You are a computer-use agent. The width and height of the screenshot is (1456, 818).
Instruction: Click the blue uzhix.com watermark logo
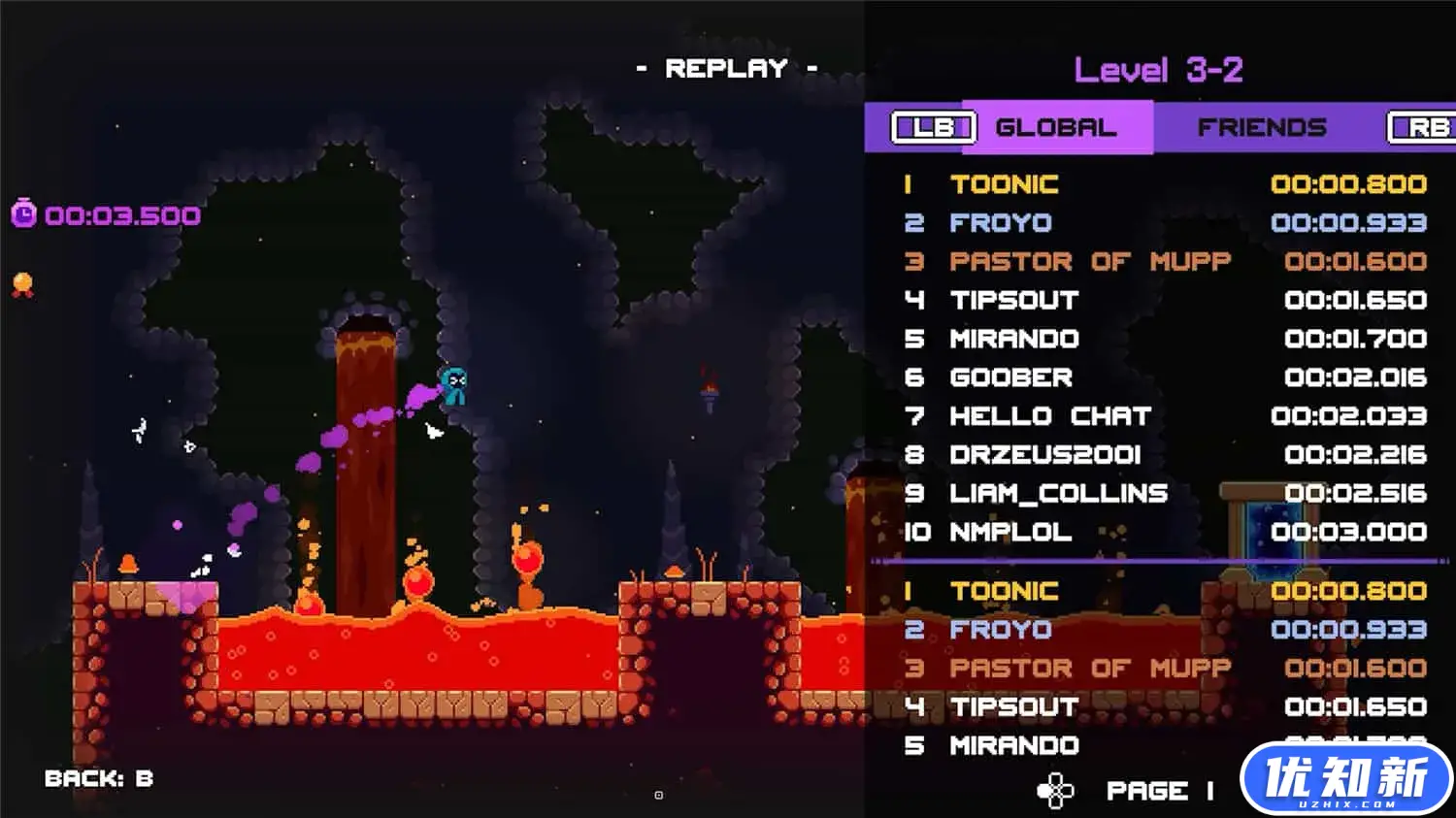(1345, 779)
